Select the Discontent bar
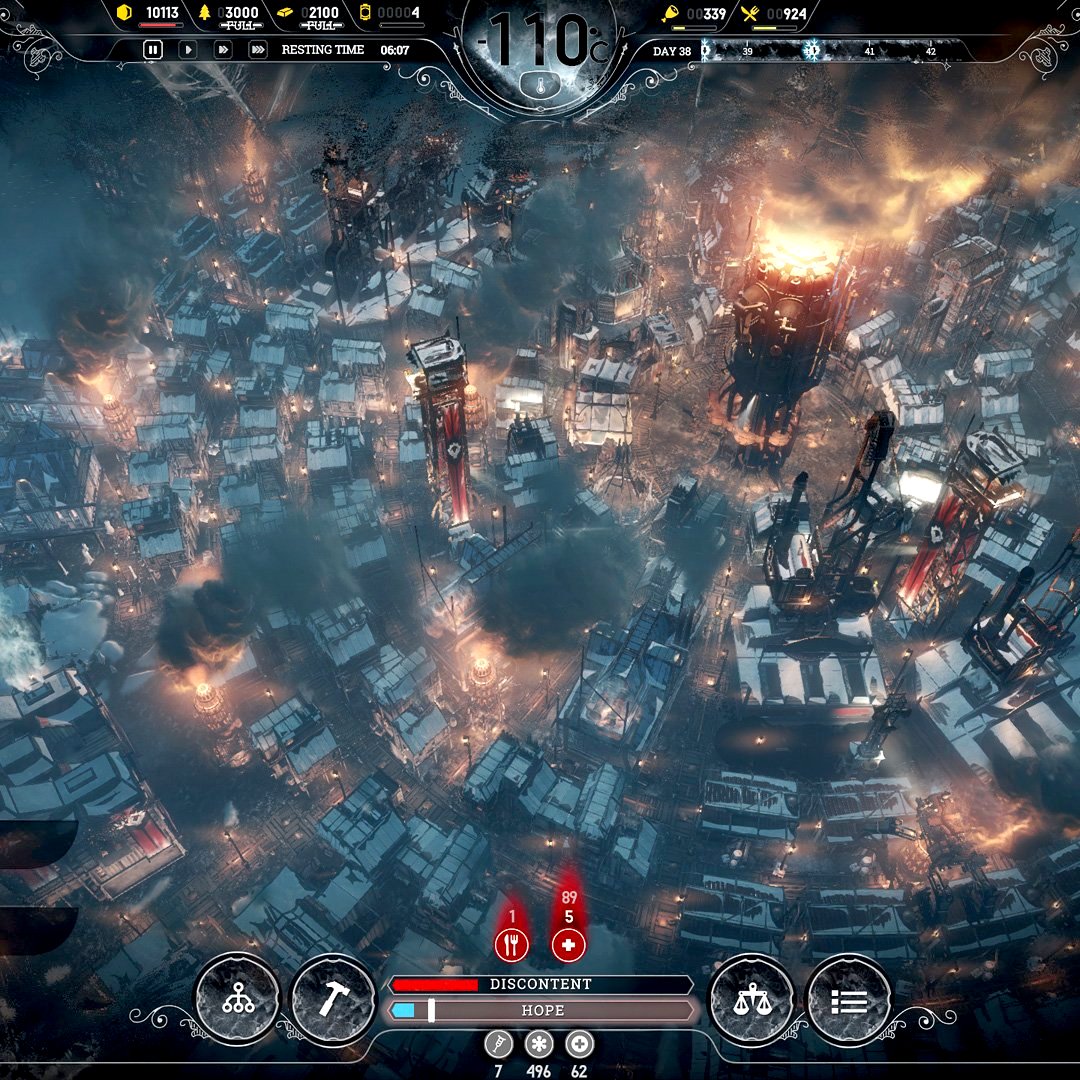 click(x=540, y=985)
